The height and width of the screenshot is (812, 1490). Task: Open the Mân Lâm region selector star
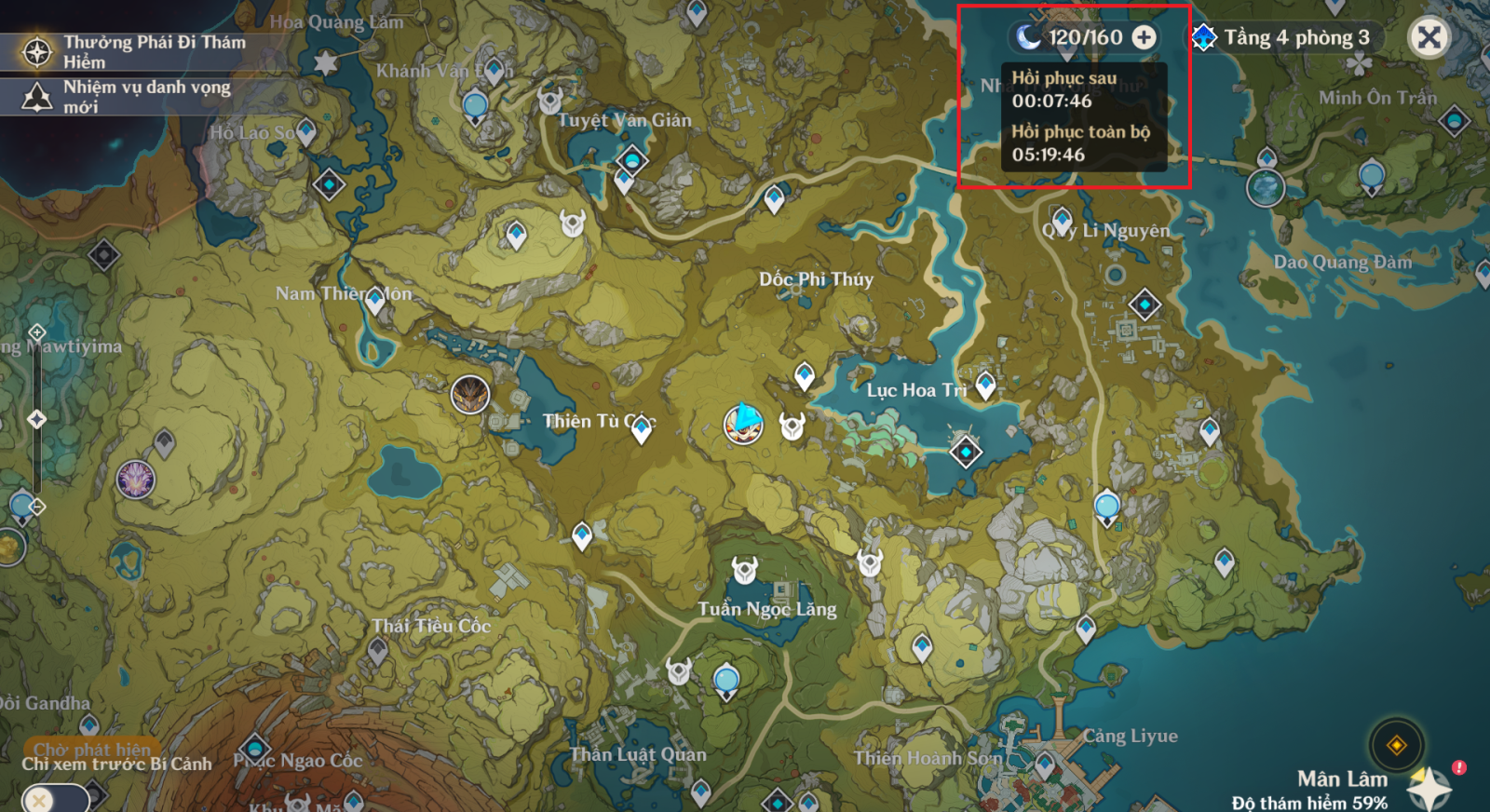click(x=1429, y=788)
